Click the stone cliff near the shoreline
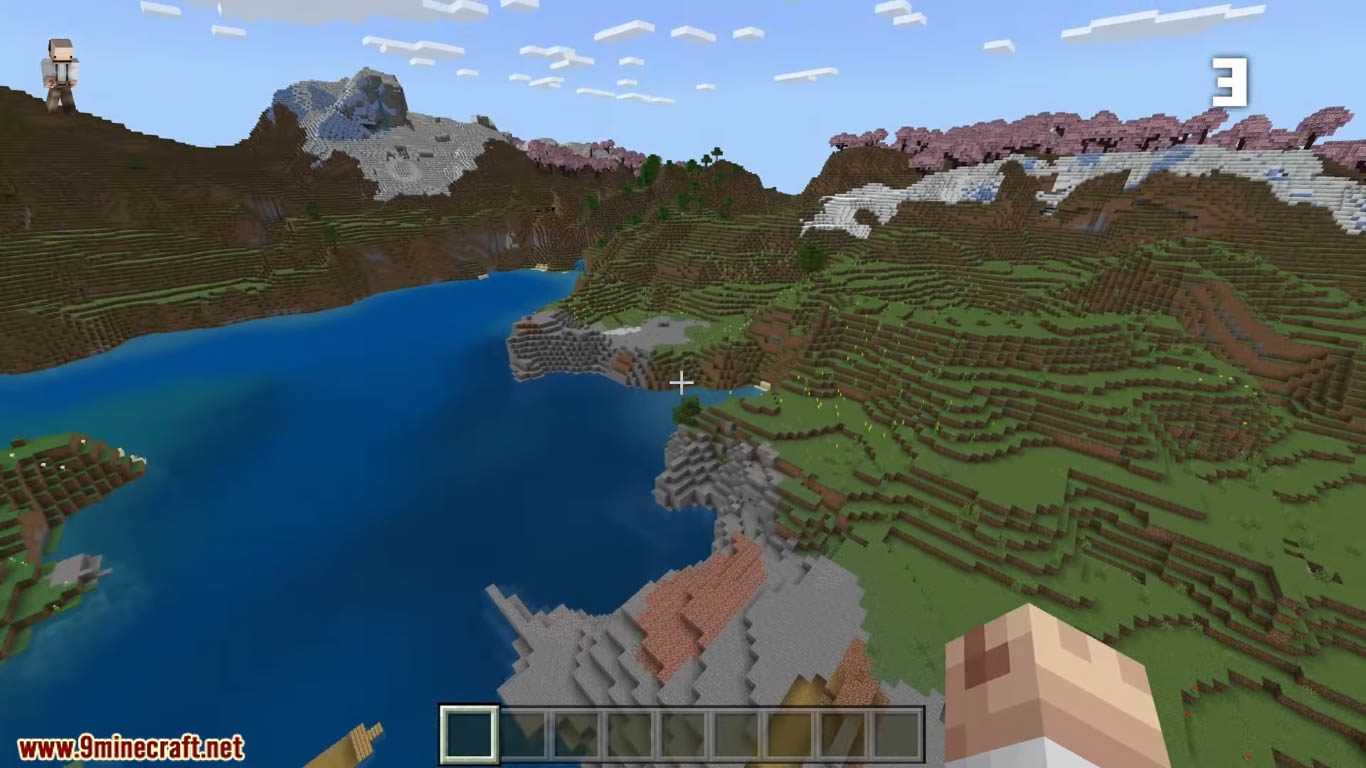Viewport: 1366px width, 768px height. [x=560, y=350]
